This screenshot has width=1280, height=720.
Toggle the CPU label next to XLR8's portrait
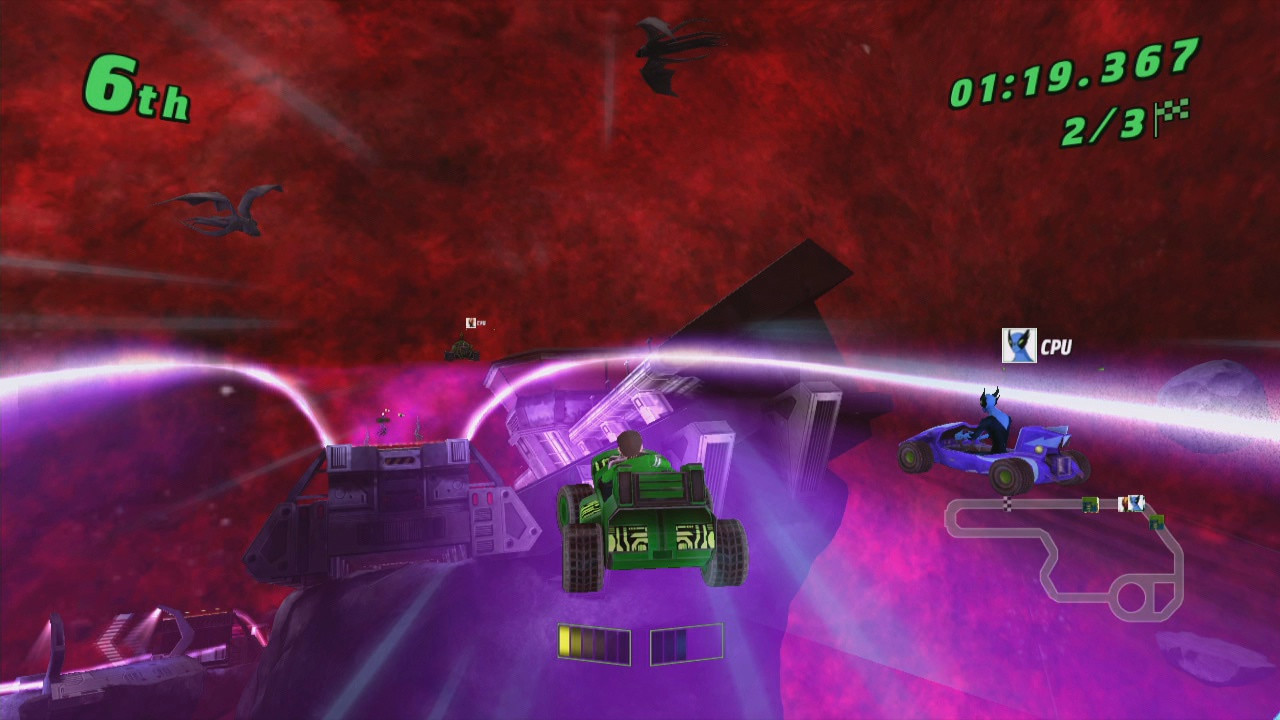click(x=1059, y=347)
